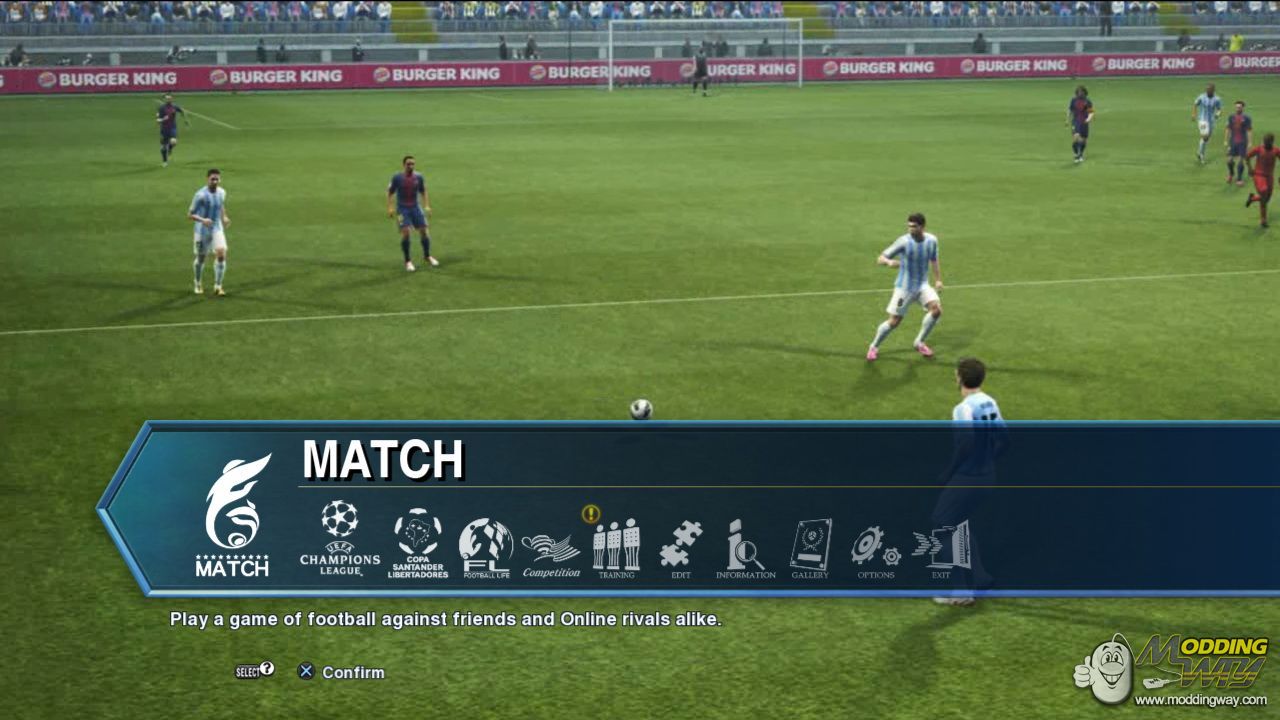1280x720 pixels.
Task: Open the Gallery
Action: pyautogui.click(x=810, y=549)
